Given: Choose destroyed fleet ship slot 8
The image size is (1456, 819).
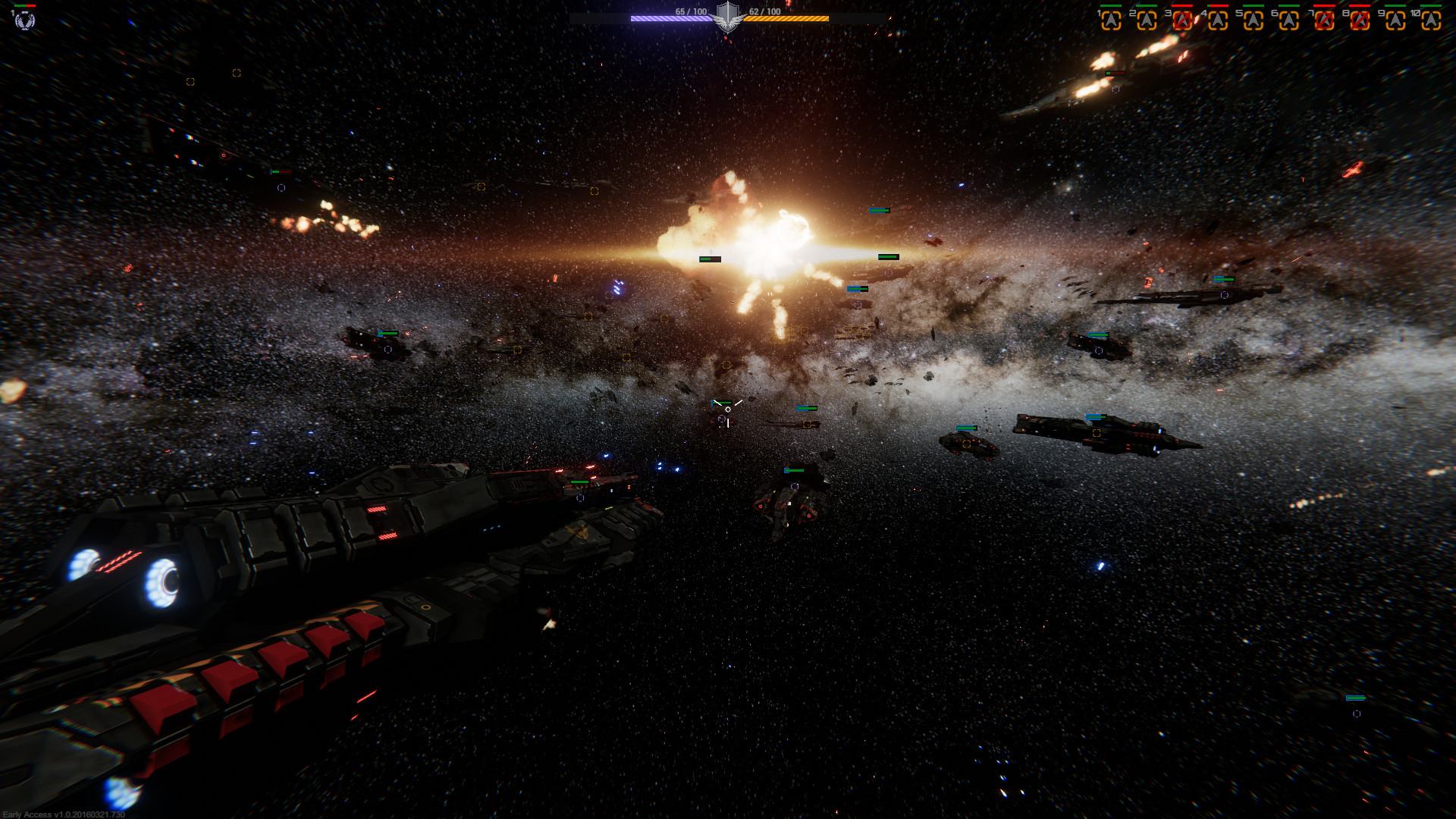Looking at the screenshot, I should [1360, 21].
